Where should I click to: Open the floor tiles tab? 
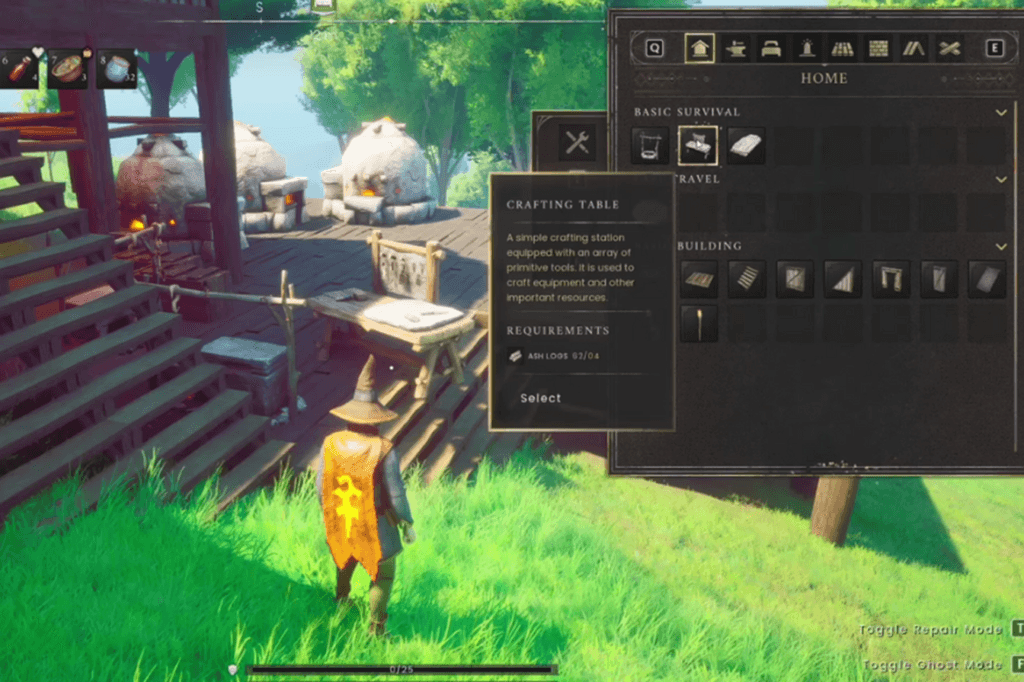click(842, 48)
